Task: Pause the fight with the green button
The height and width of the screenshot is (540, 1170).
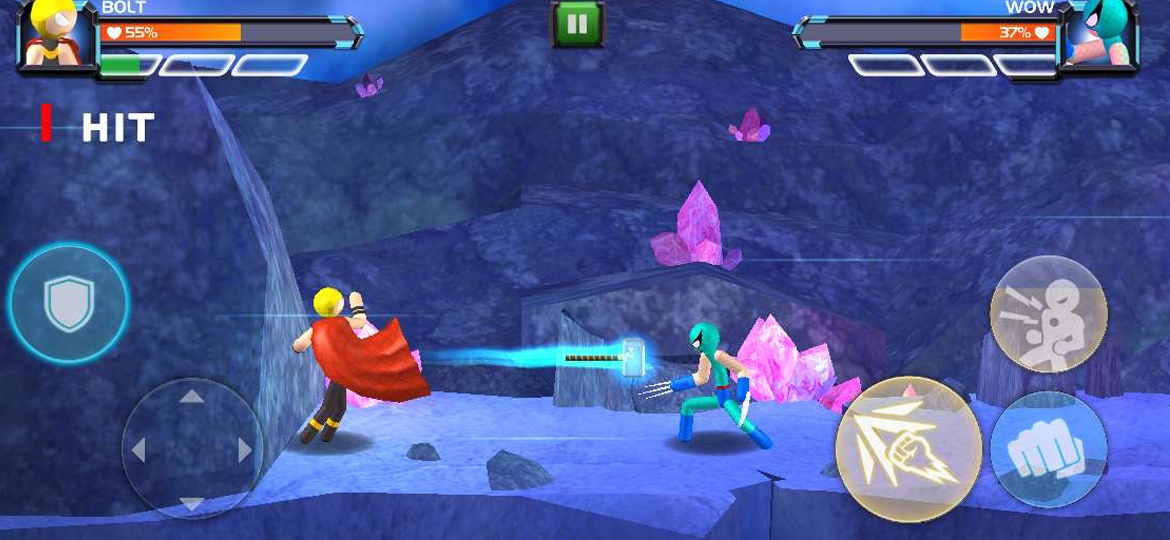Action: coord(577,24)
